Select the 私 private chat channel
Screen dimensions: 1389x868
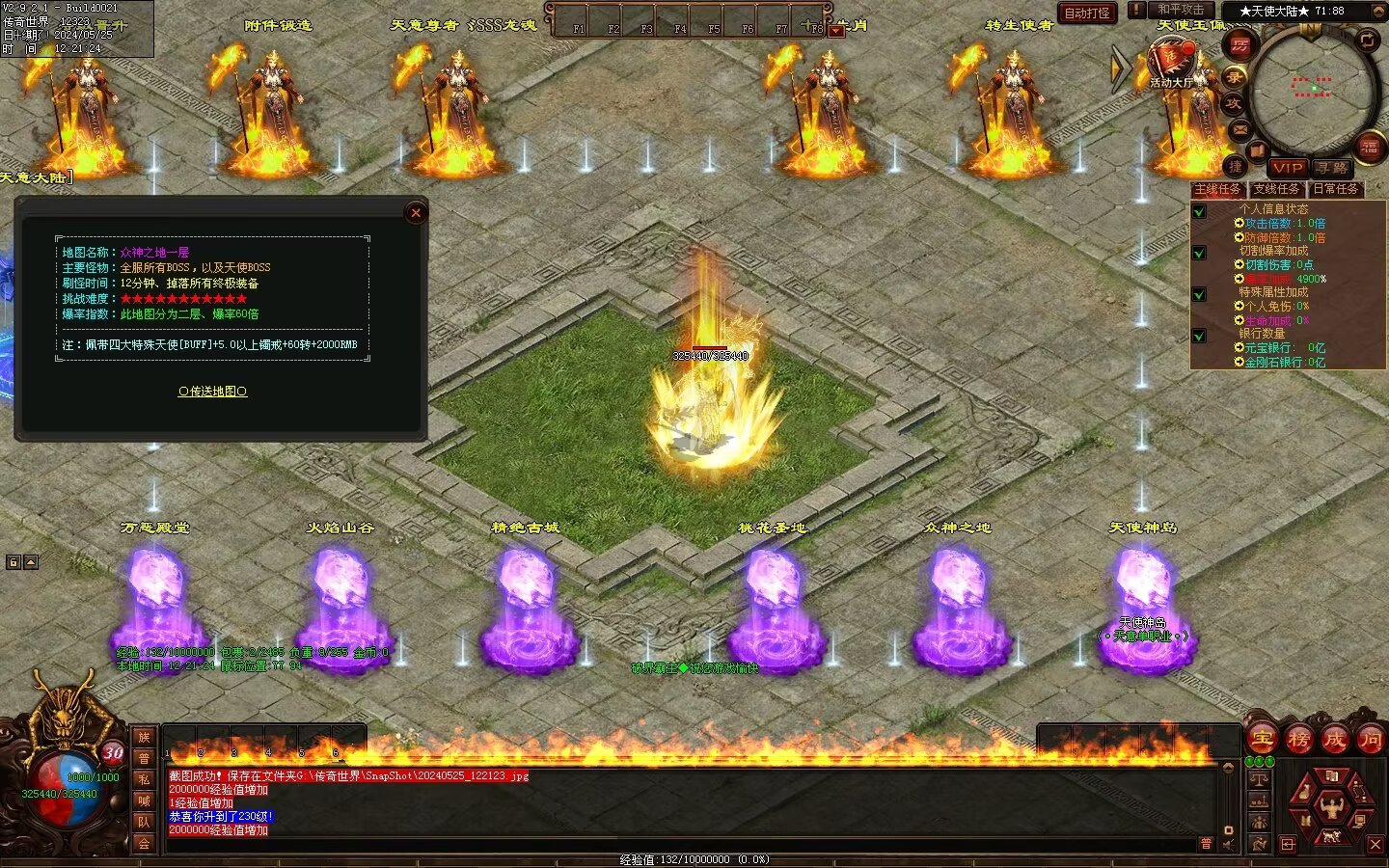point(144,779)
